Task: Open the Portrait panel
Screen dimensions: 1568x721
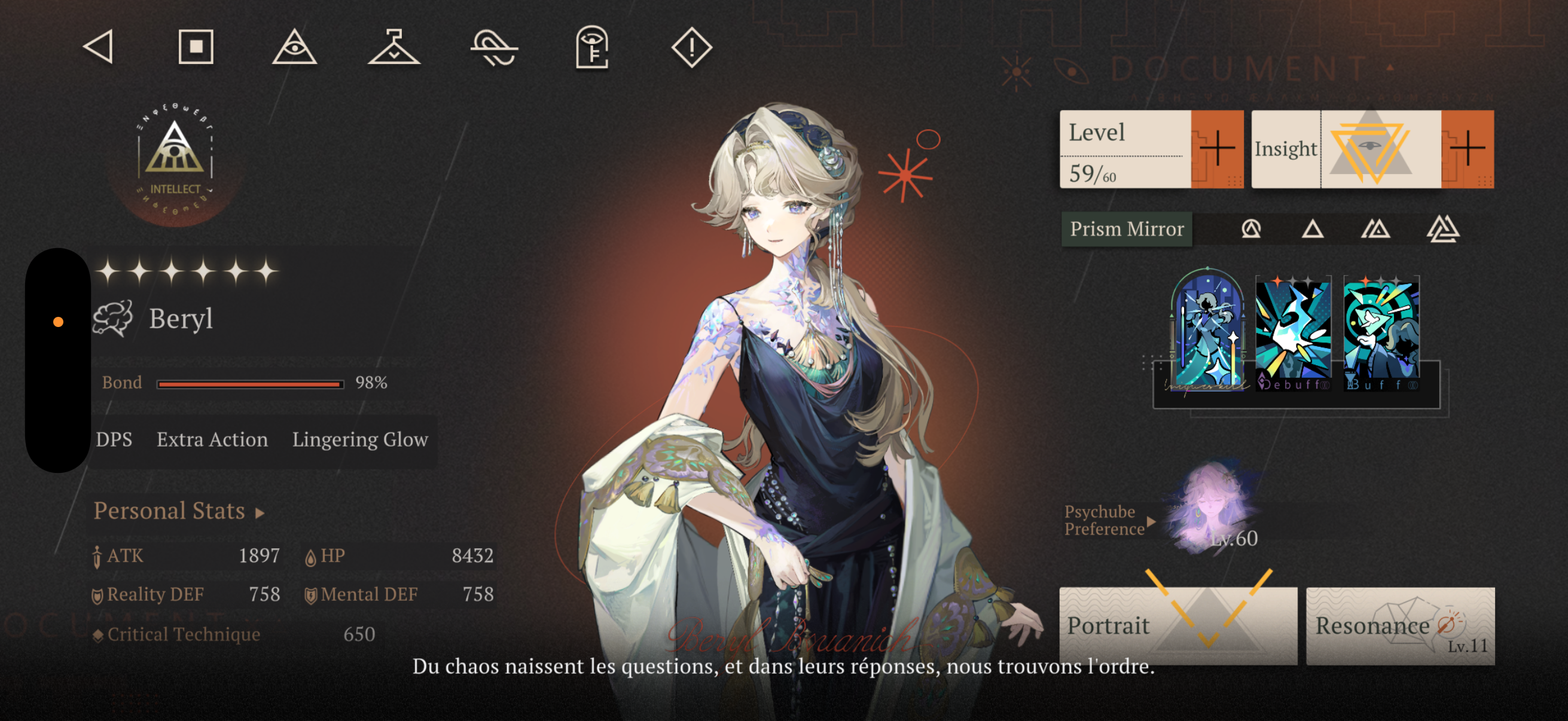Action: tap(1178, 625)
